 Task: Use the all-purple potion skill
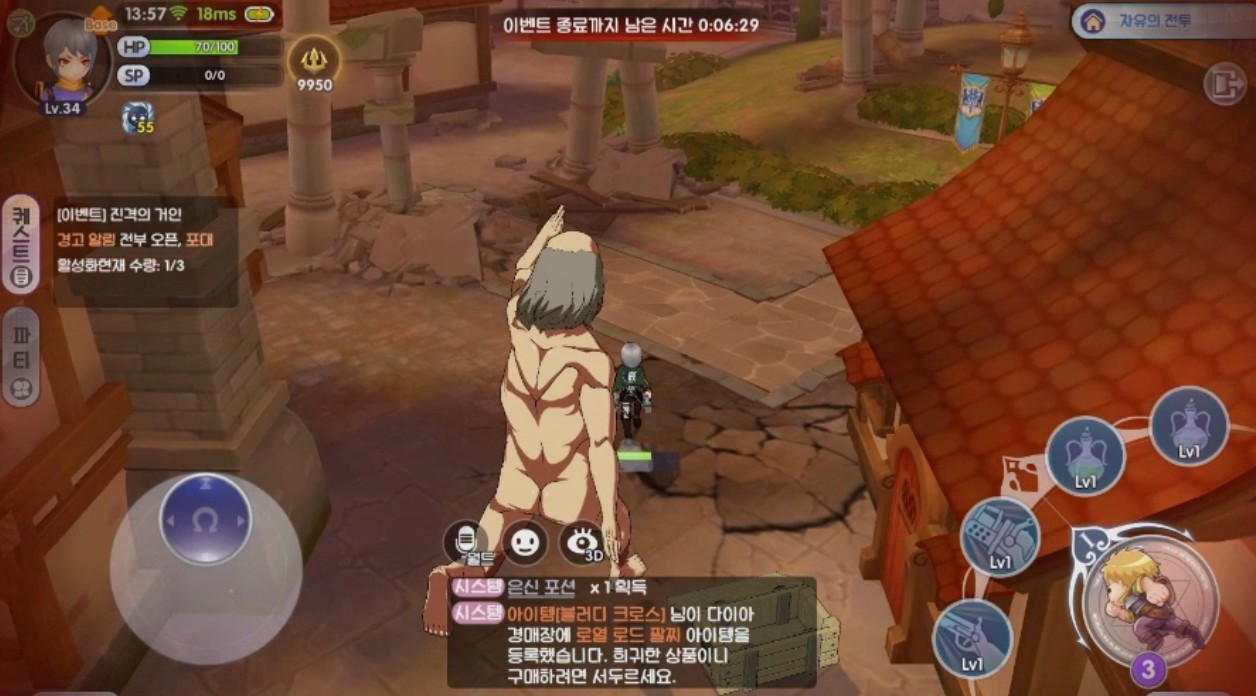[x=1188, y=425]
